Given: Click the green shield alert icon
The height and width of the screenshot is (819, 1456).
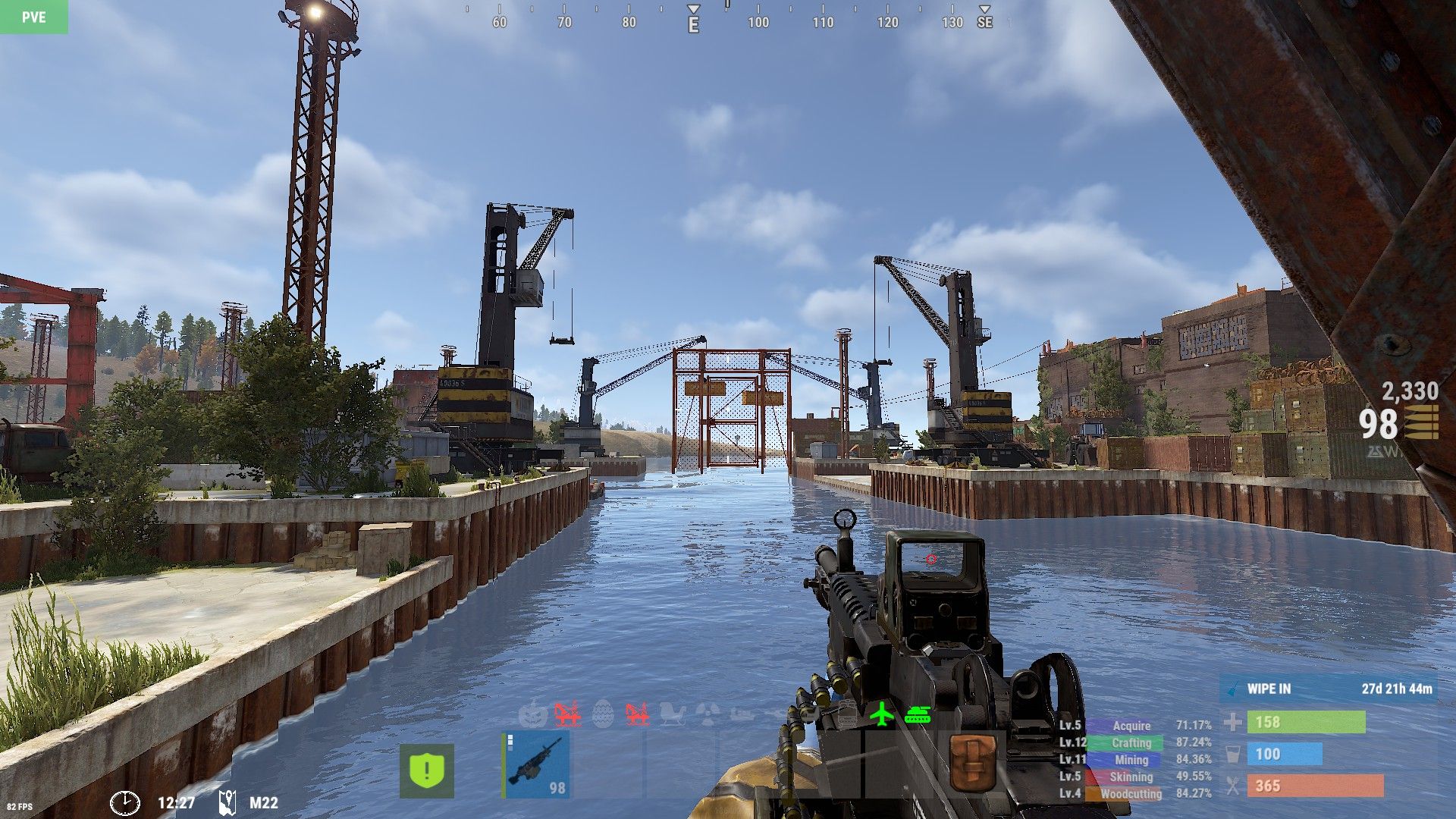Looking at the screenshot, I should pos(427,770).
